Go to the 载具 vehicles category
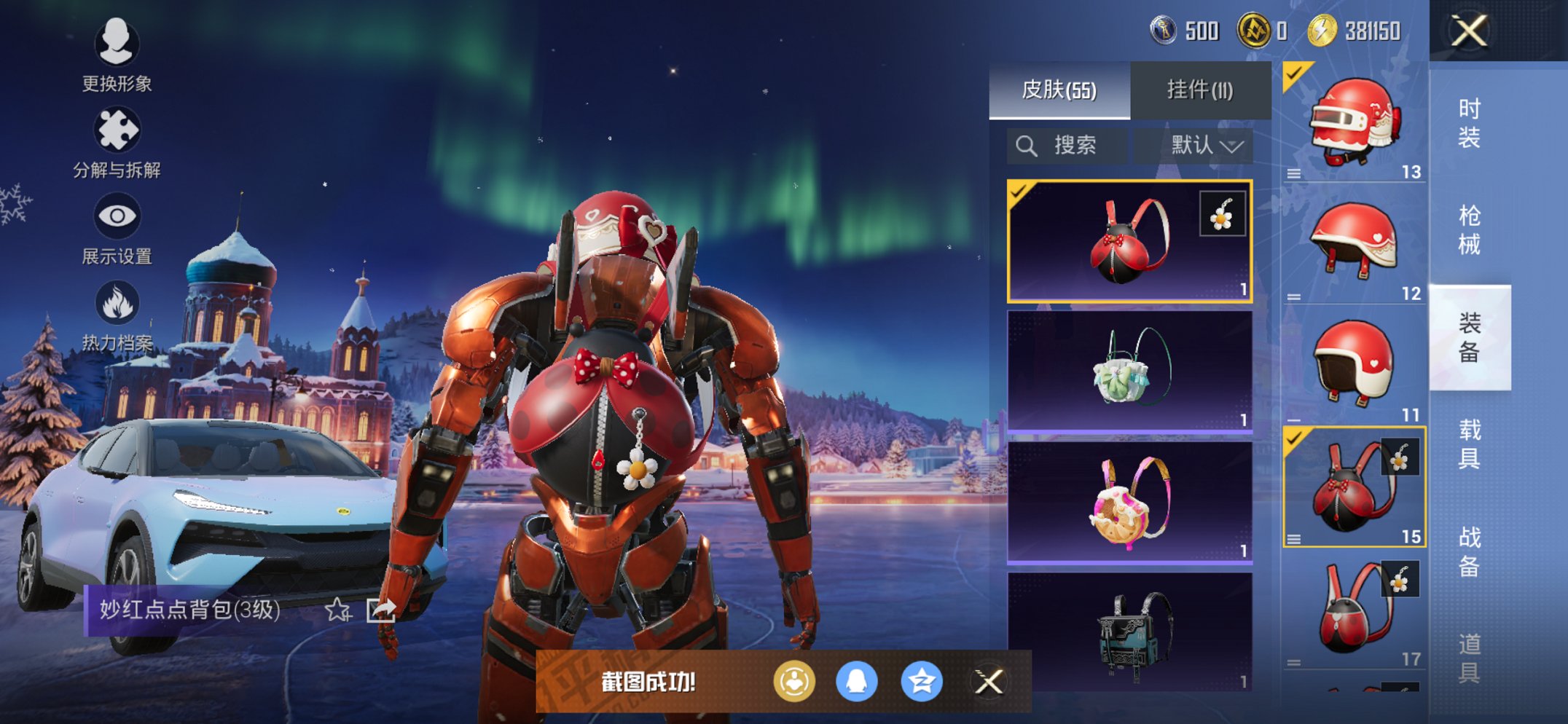This screenshot has height=724, width=1568. (1469, 444)
